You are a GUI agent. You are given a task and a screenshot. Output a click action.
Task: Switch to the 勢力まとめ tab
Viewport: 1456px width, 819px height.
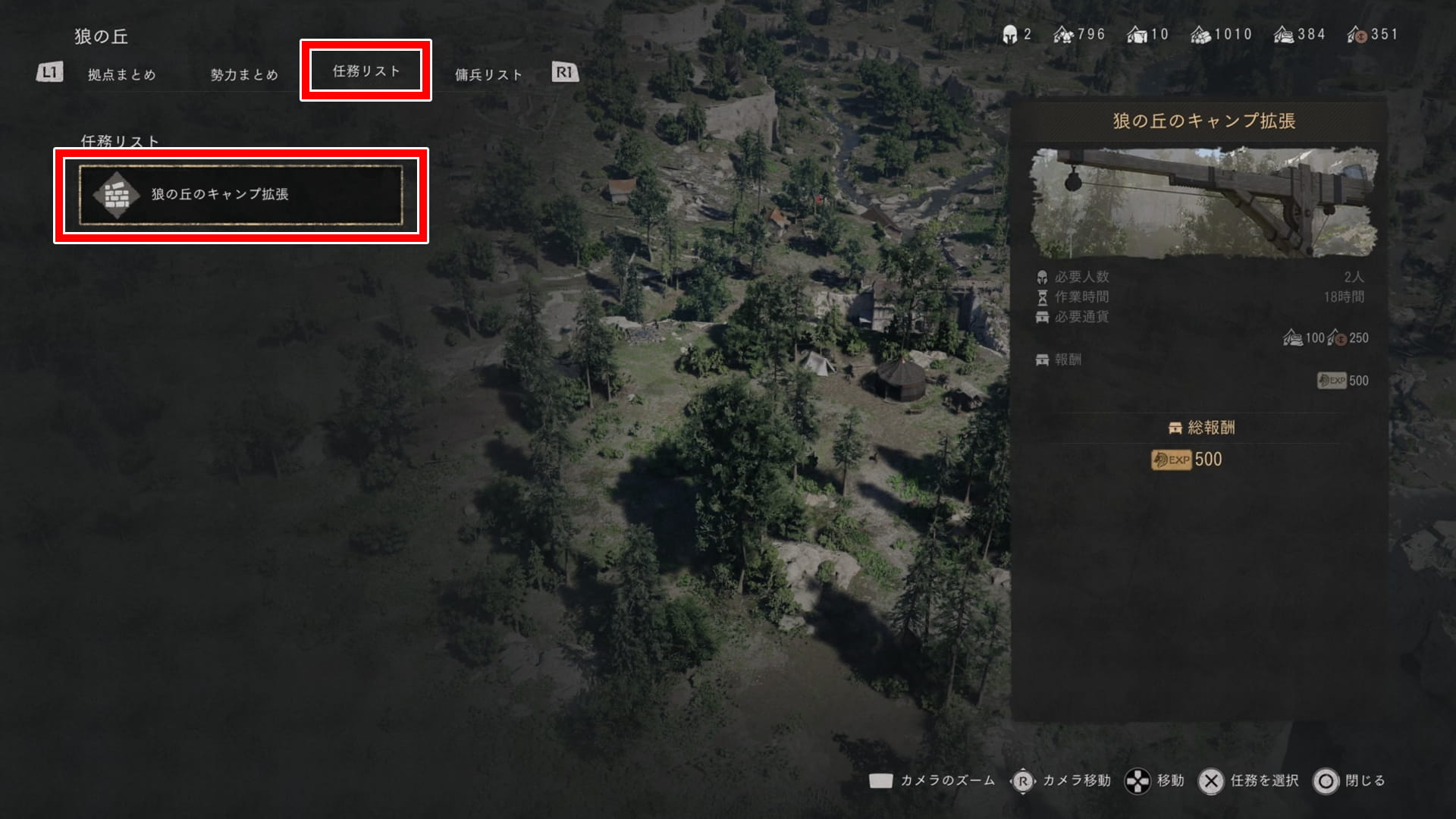coord(244,74)
